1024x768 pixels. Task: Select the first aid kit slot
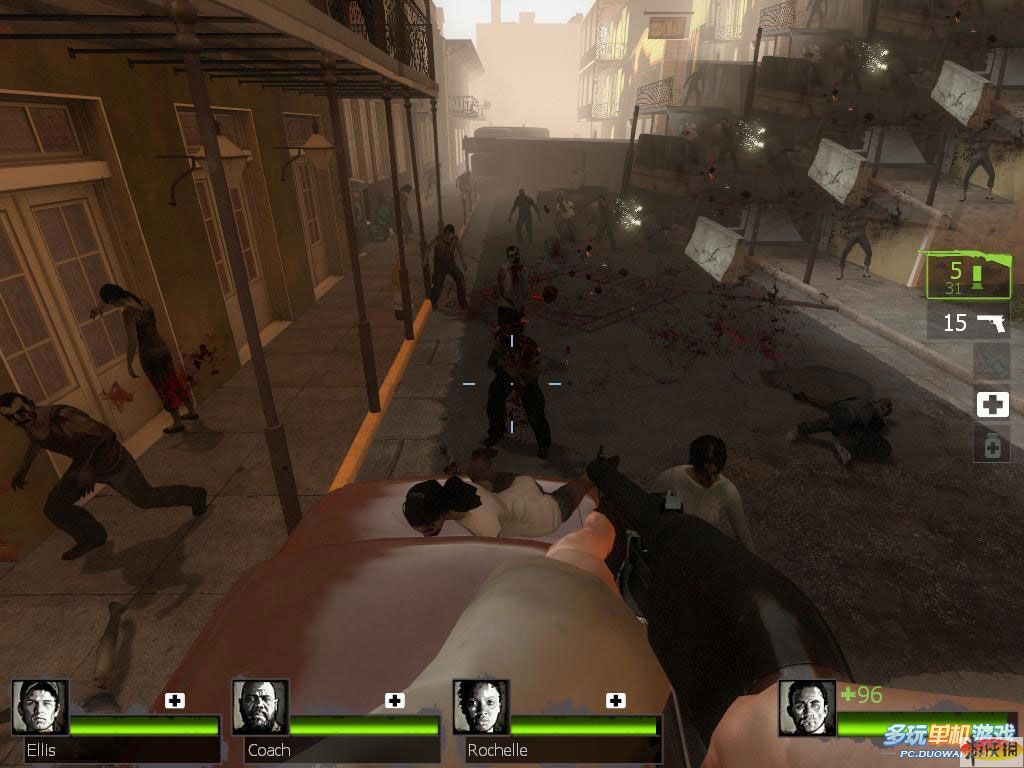coord(992,404)
